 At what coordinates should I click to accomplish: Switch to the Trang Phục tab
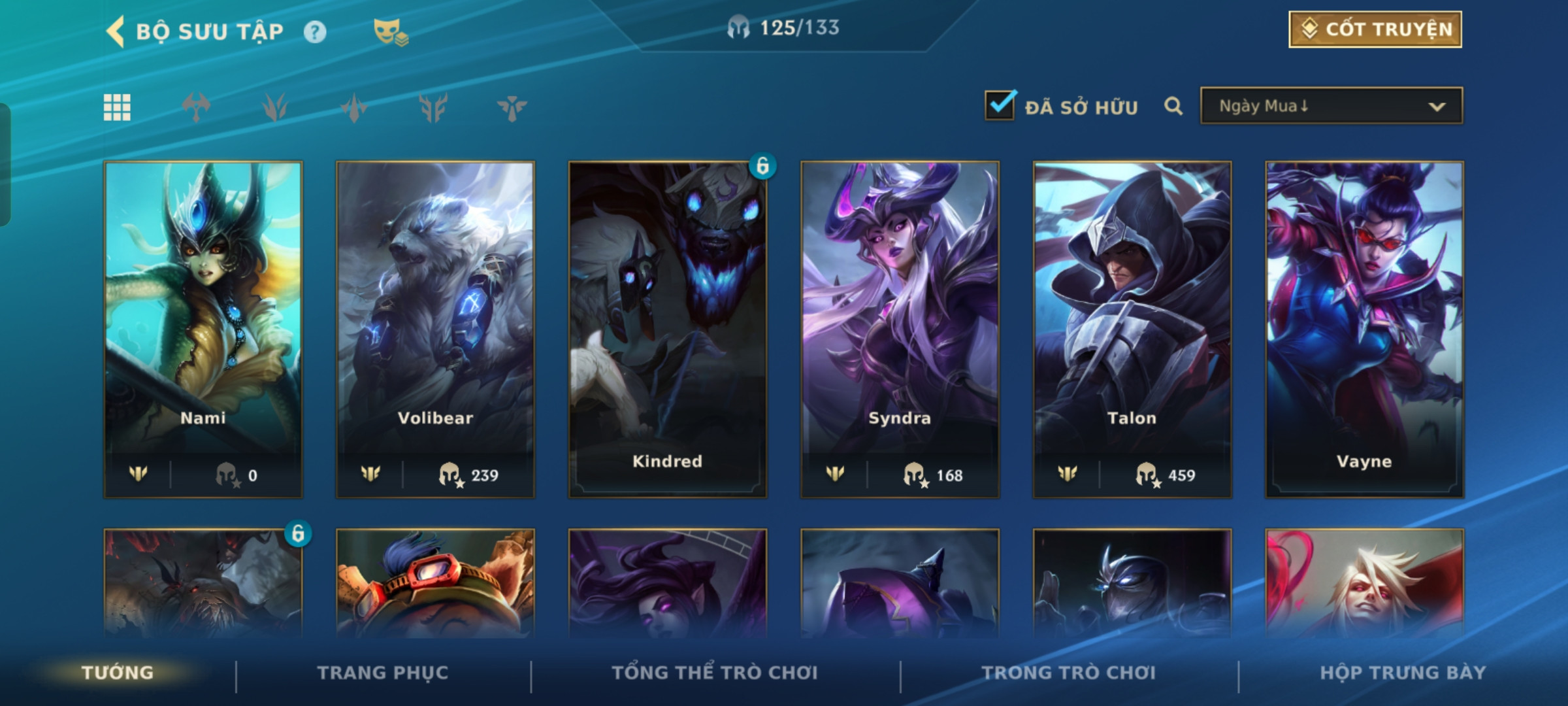click(383, 673)
